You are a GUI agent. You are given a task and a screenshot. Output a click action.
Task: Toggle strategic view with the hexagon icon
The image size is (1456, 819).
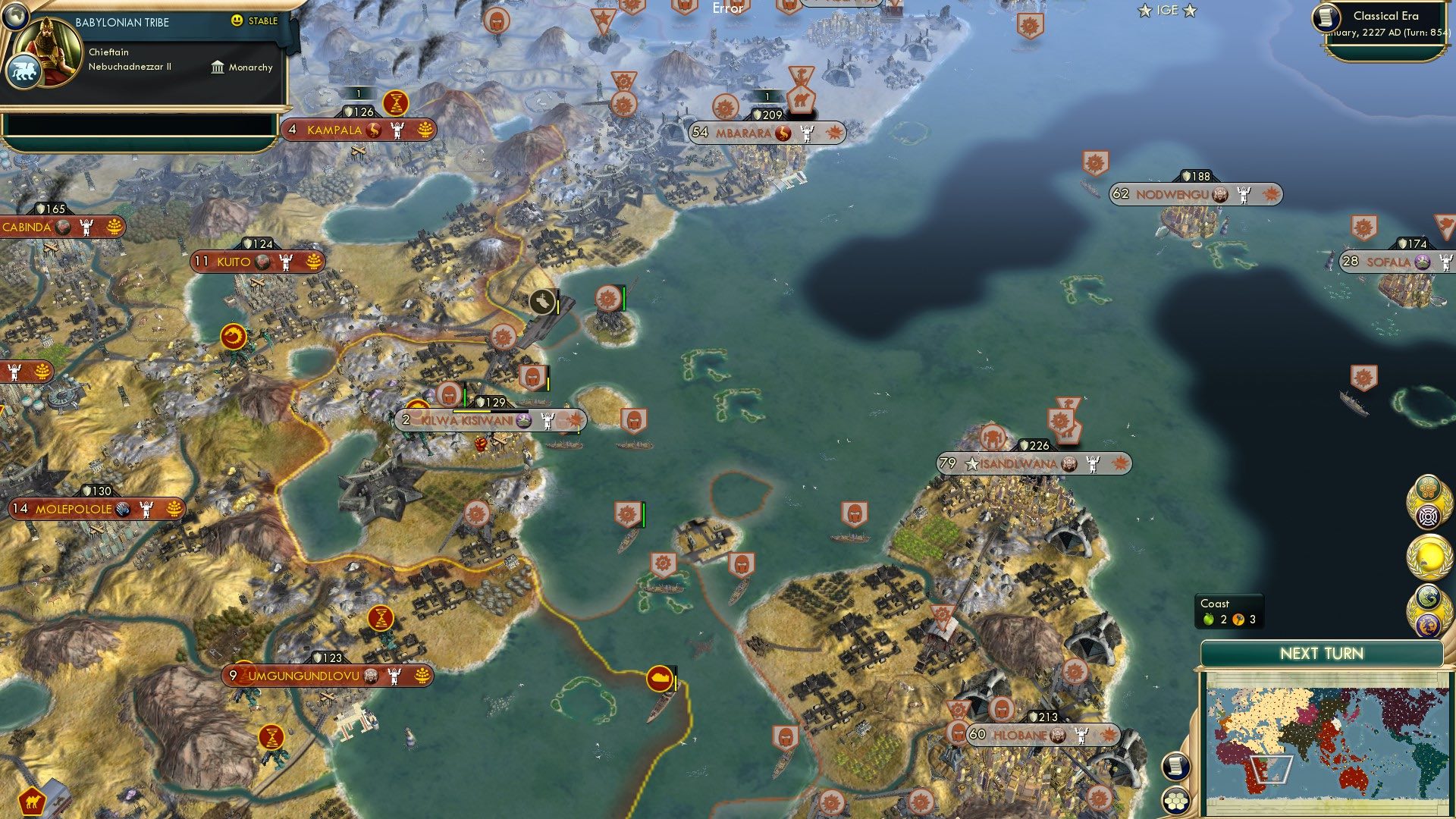tap(1176, 799)
